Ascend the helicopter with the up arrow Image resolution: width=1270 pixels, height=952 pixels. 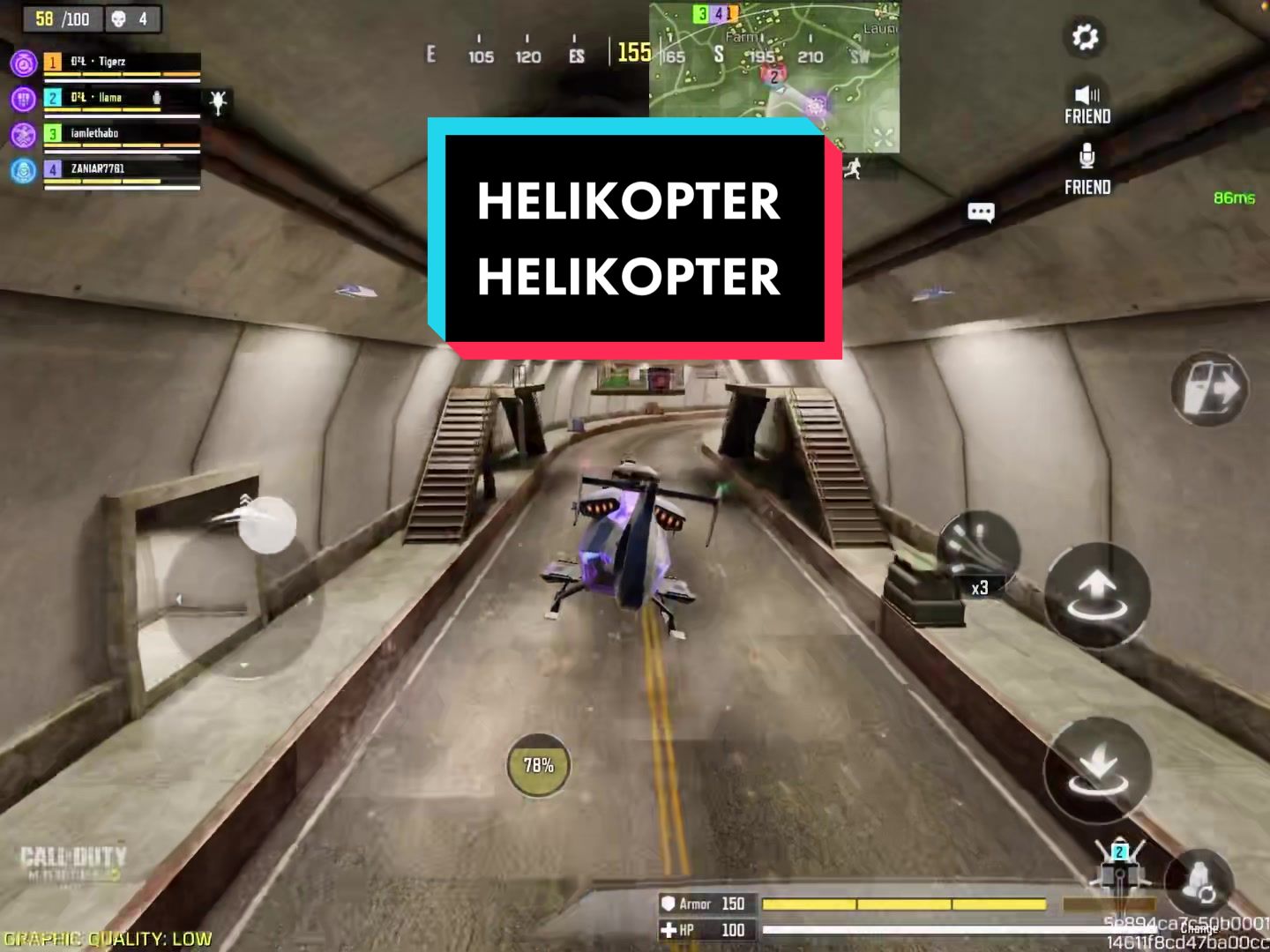(x=1097, y=596)
